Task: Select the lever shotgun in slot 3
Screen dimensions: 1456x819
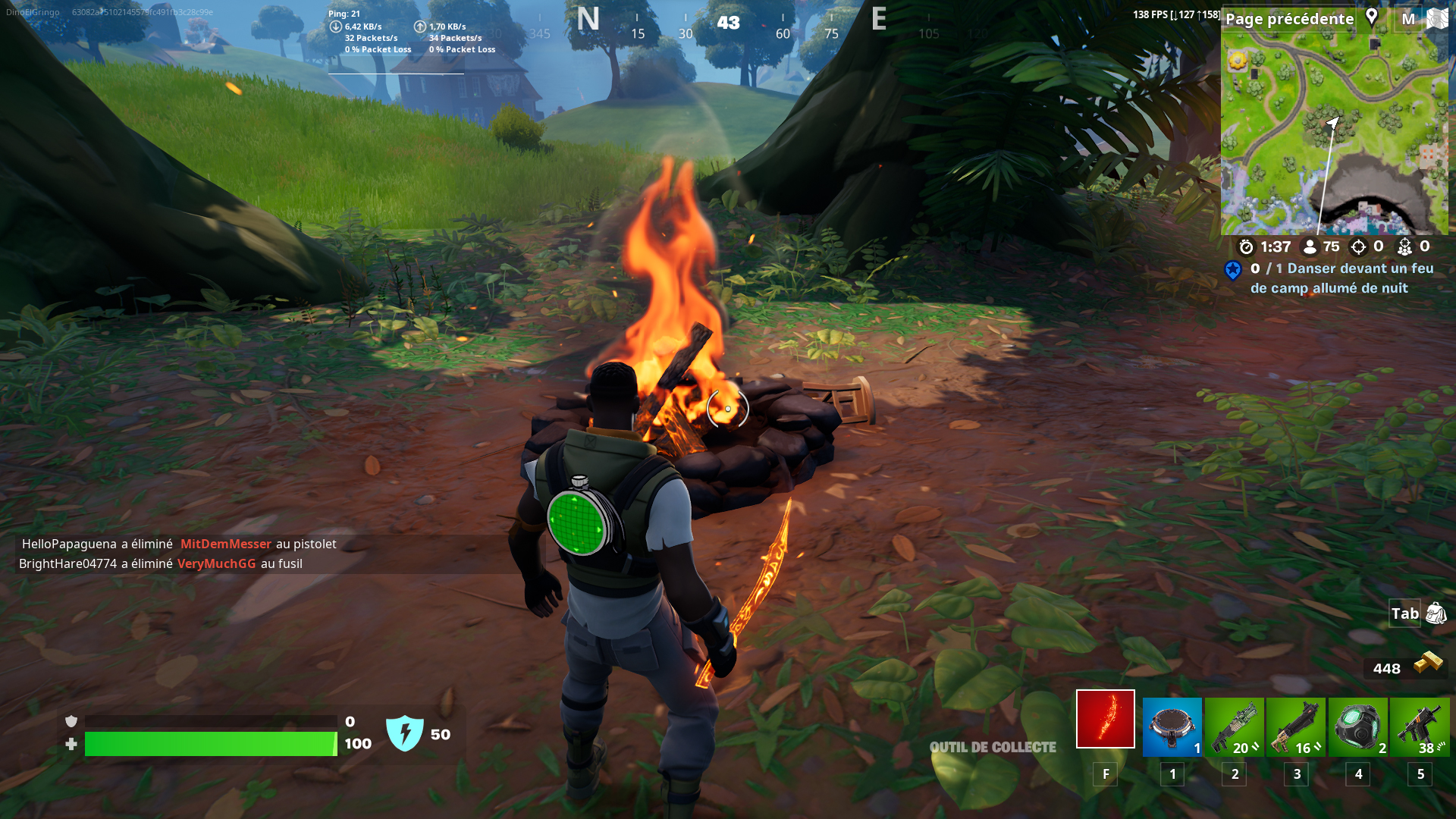Action: [1296, 726]
